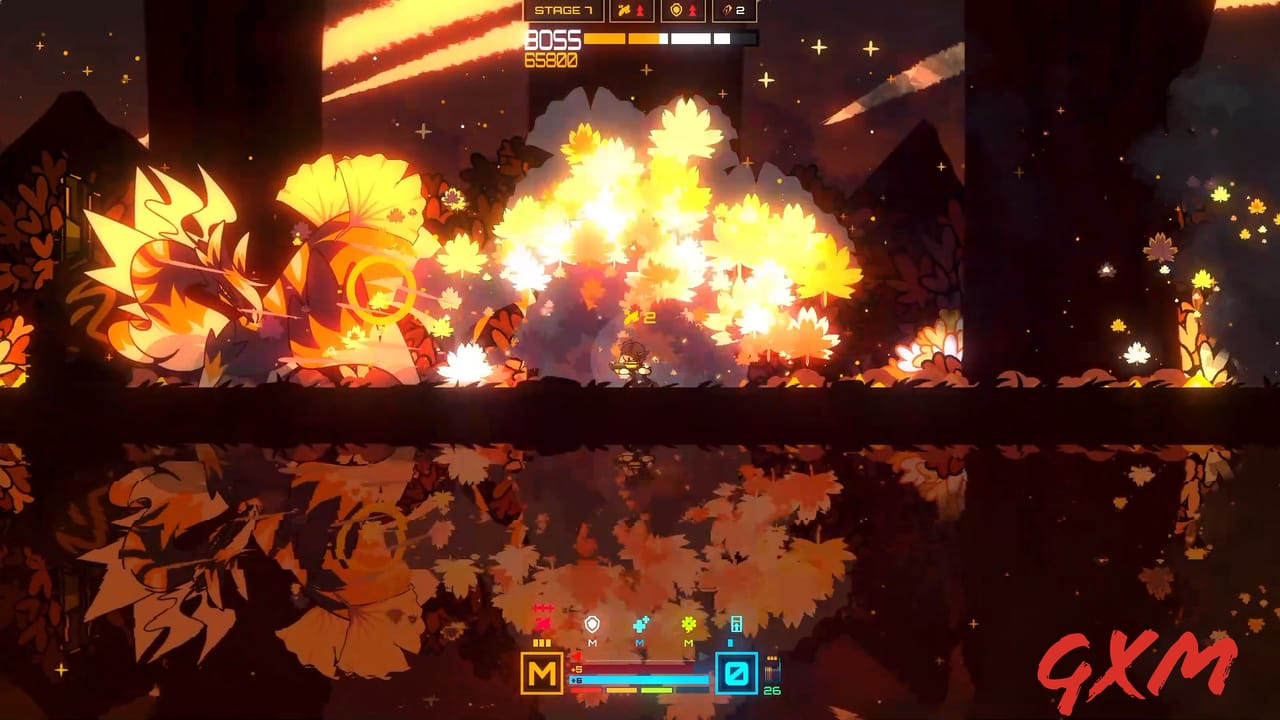Click the yellow flower M ability icon
Viewport: 1280px width, 720px height.
tap(689, 624)
